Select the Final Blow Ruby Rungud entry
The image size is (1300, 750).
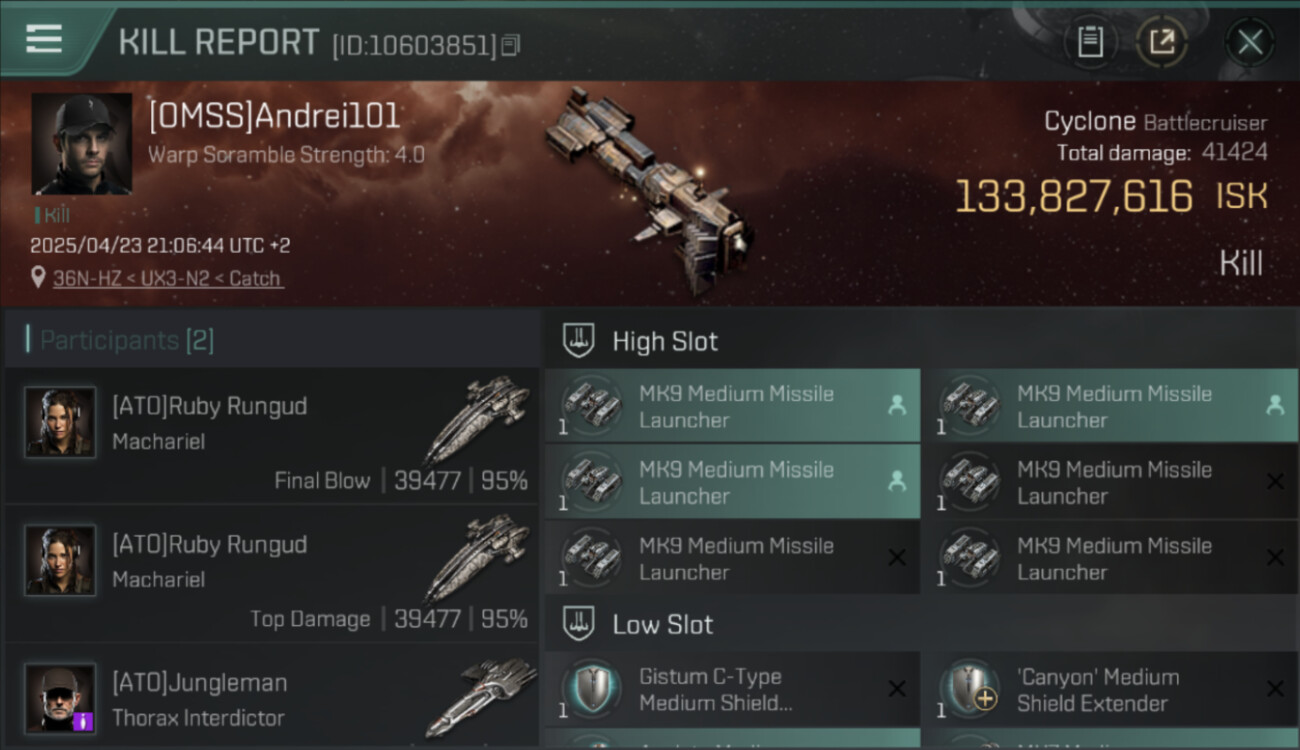click(272, 436)
